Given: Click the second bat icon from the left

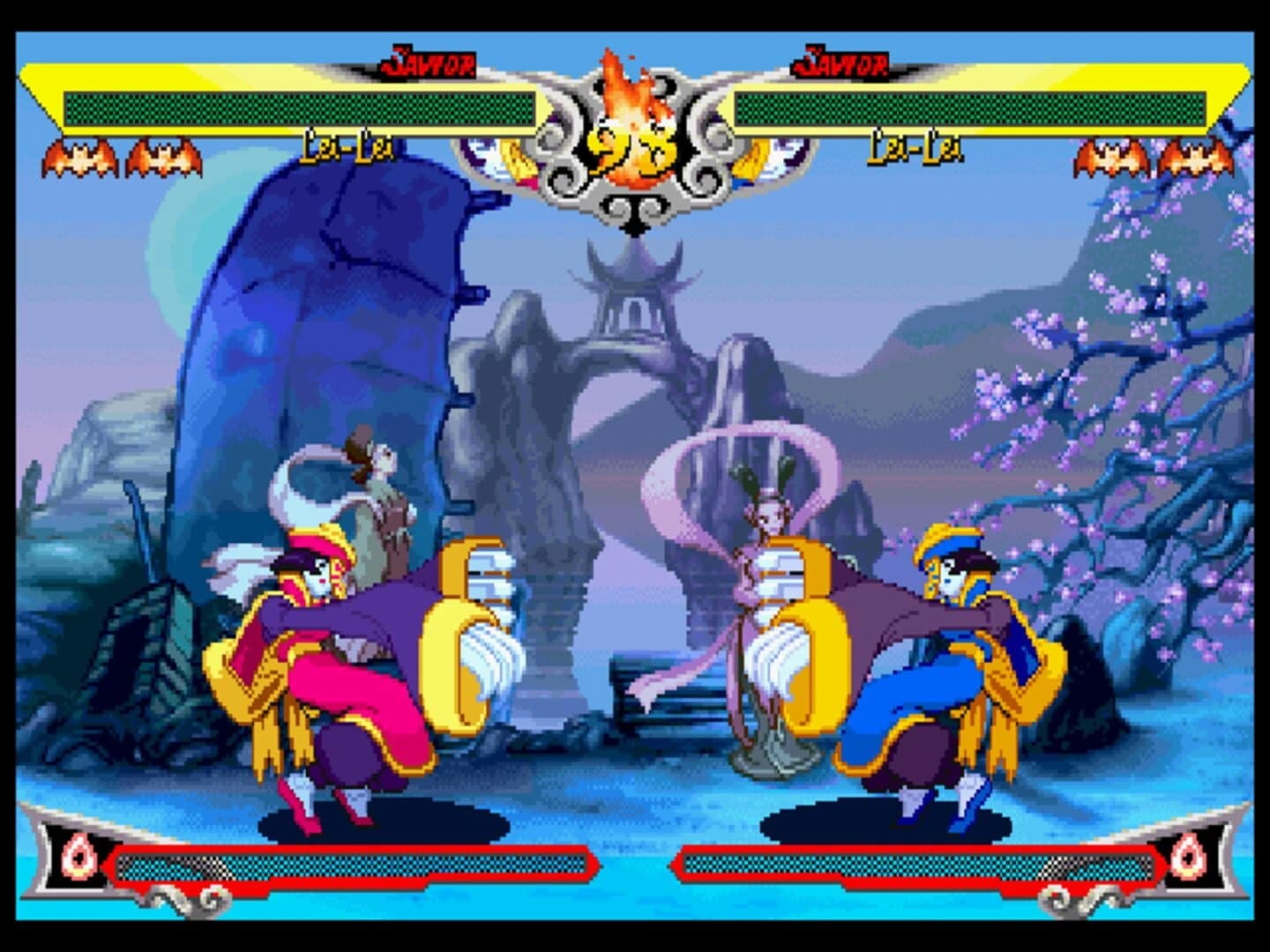Looking at the screenshot, I should click(163, 159).
